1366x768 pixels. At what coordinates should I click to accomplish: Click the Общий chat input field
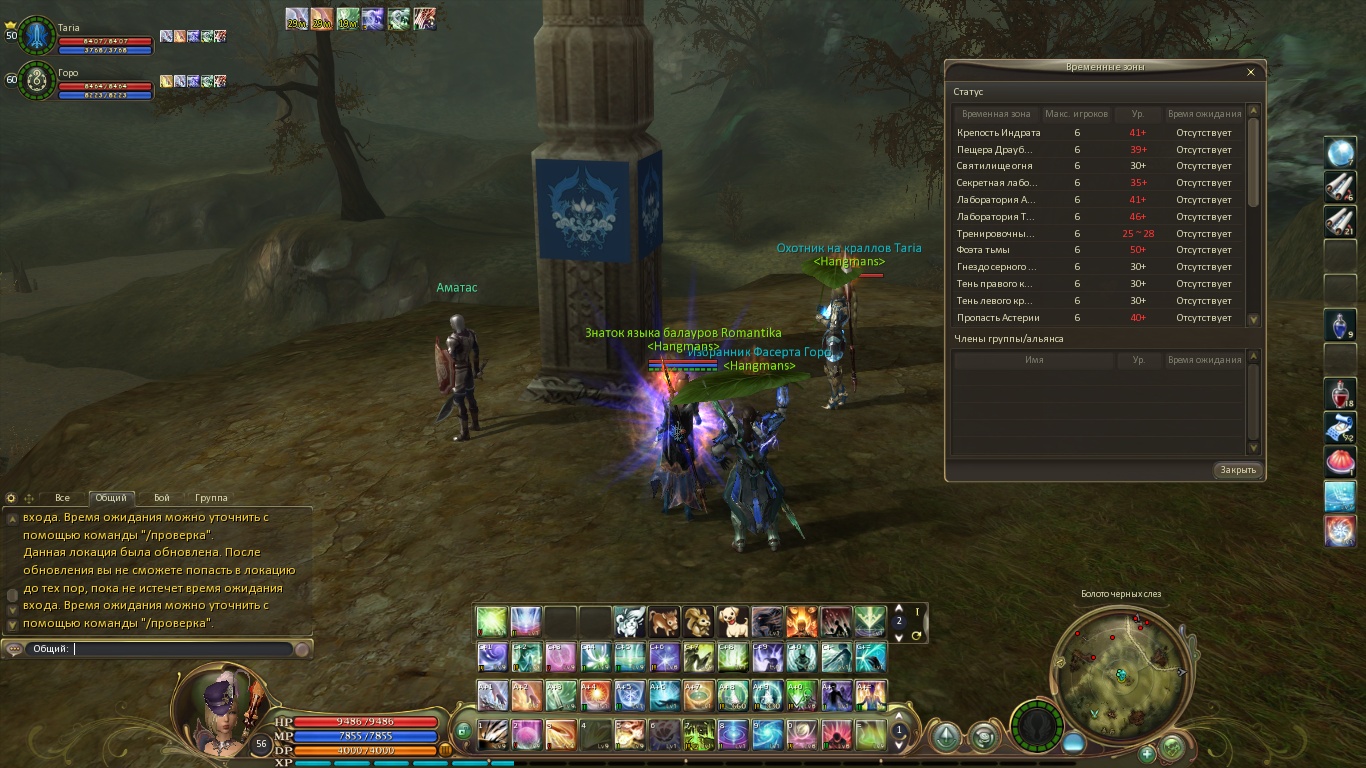(x=185, y=649)
